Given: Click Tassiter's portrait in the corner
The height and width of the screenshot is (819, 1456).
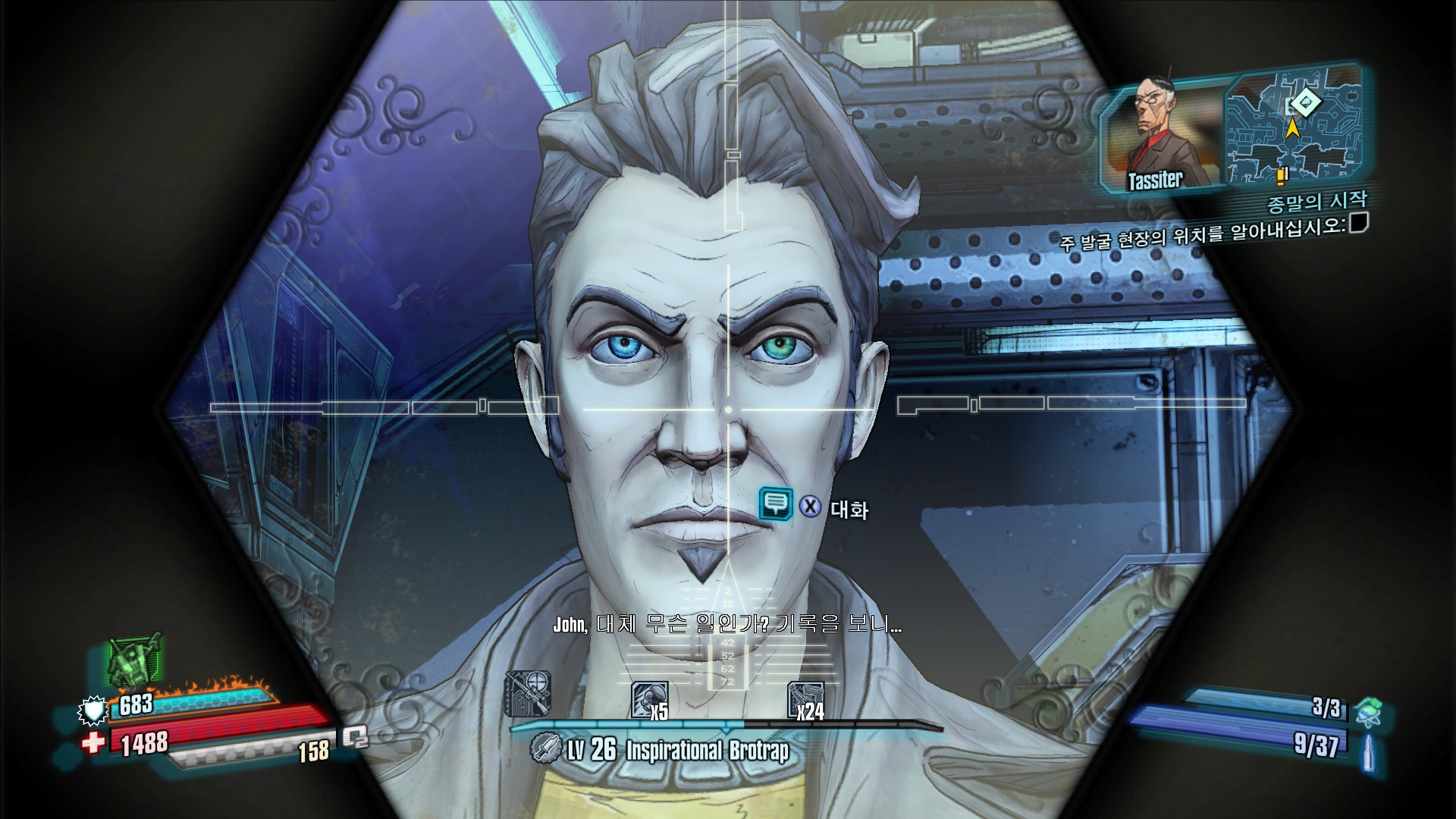Looking at the screenshot, I should click(x=1154, y=127).
